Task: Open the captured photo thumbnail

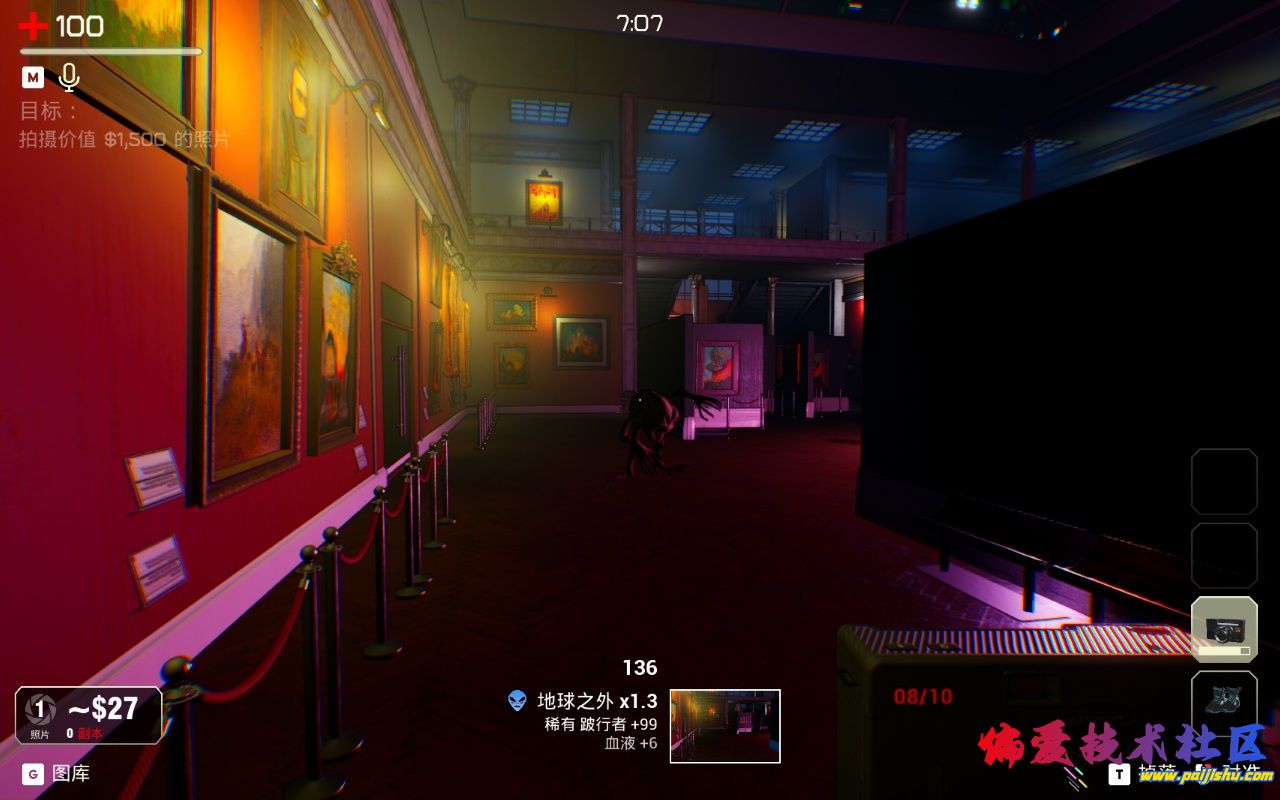Action: [x=725, y=726]
